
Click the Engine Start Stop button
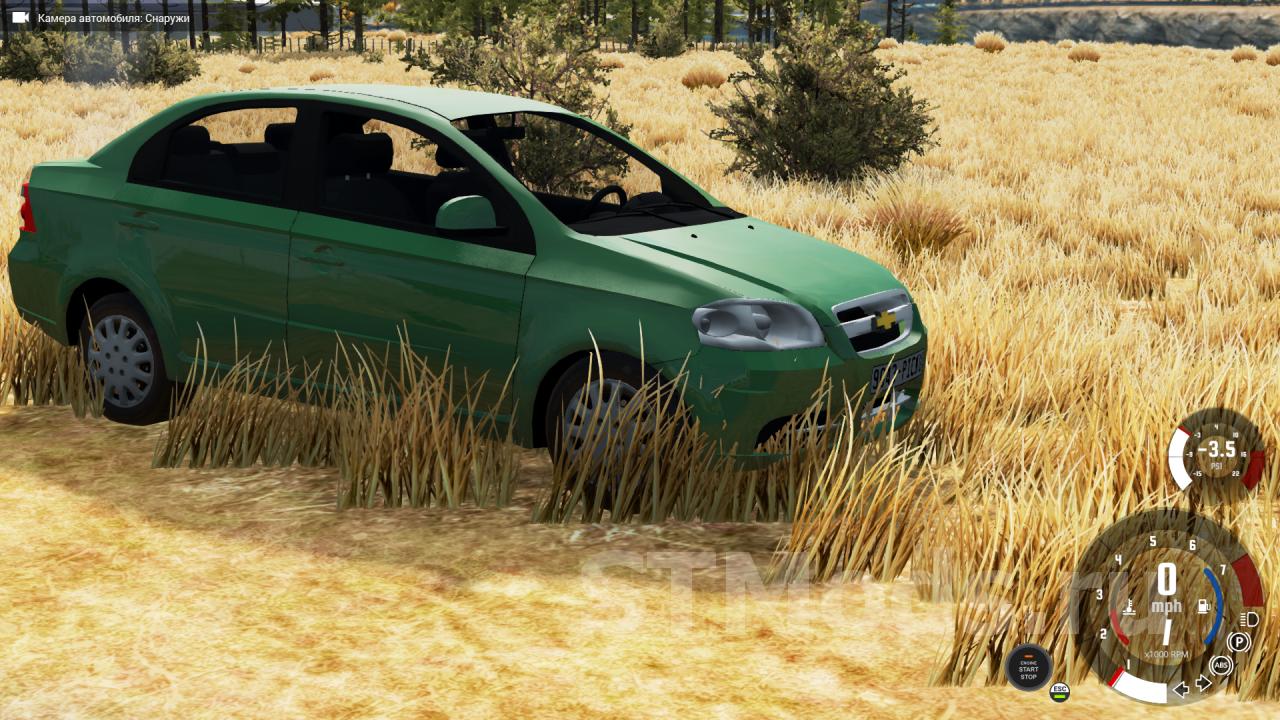(1028, 667)
